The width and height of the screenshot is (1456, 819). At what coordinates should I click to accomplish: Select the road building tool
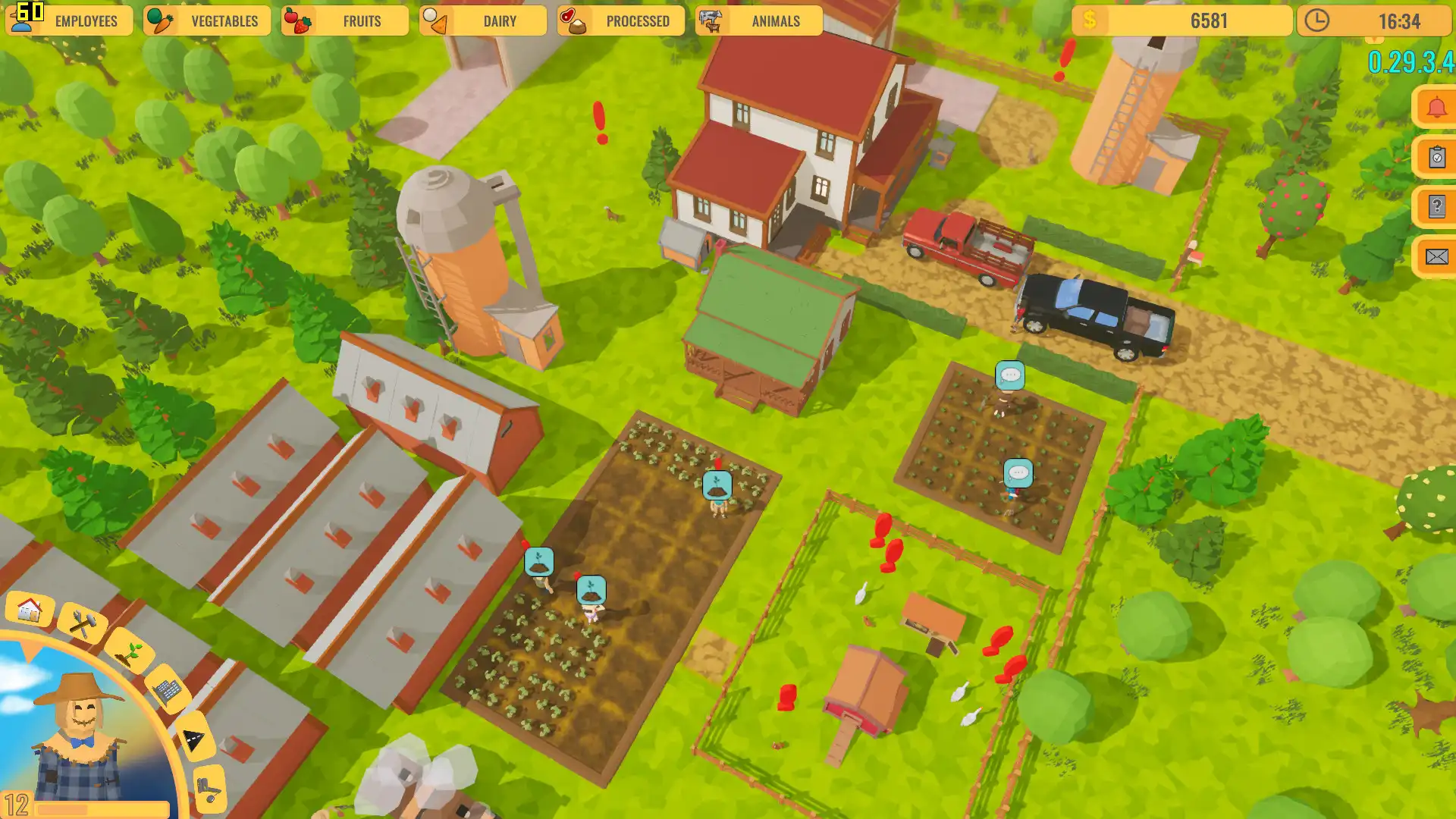coord(193,736)
